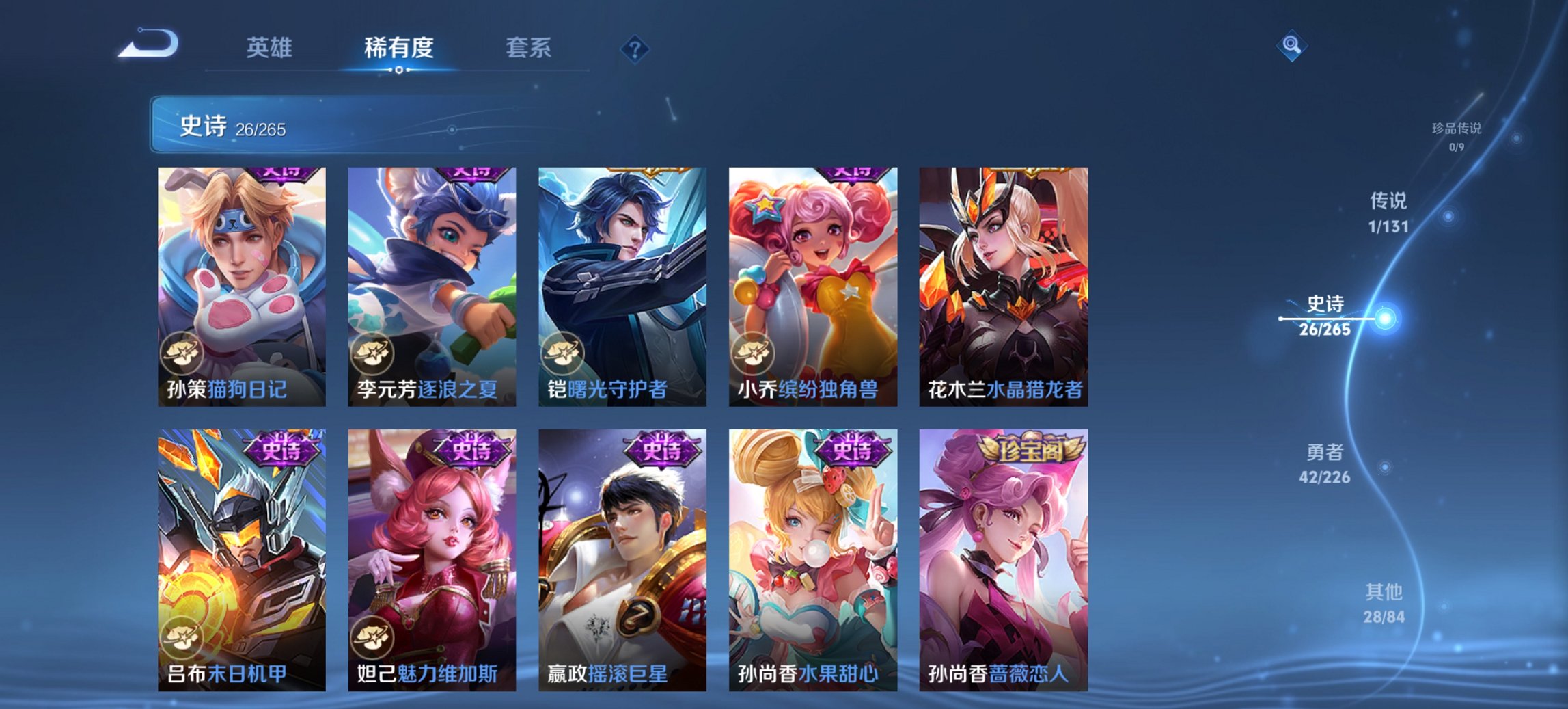Open the help question mark icon

click(x=635, y=49)
